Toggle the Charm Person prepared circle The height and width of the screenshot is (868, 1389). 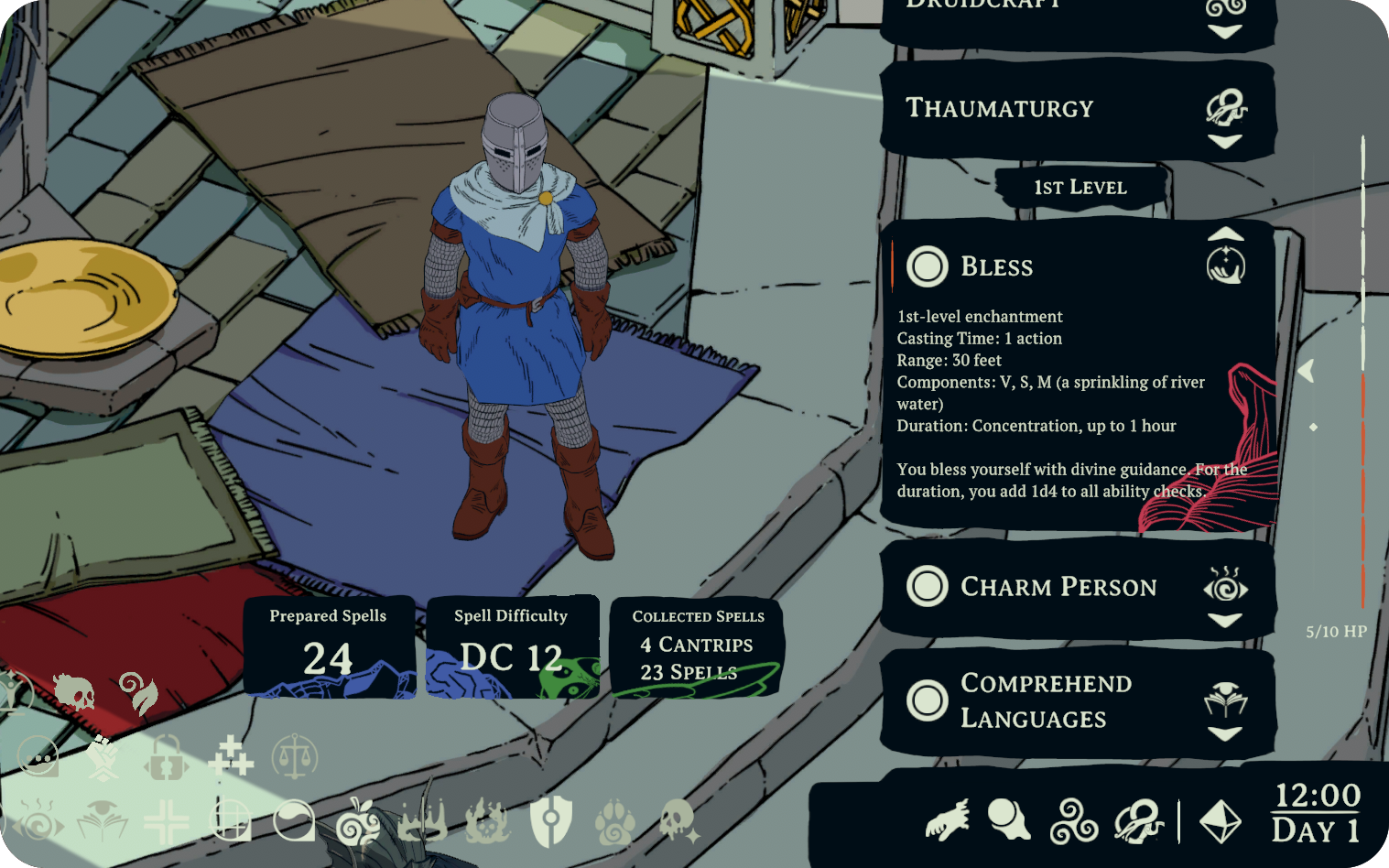pyautogui.click(x=927, y=586)
